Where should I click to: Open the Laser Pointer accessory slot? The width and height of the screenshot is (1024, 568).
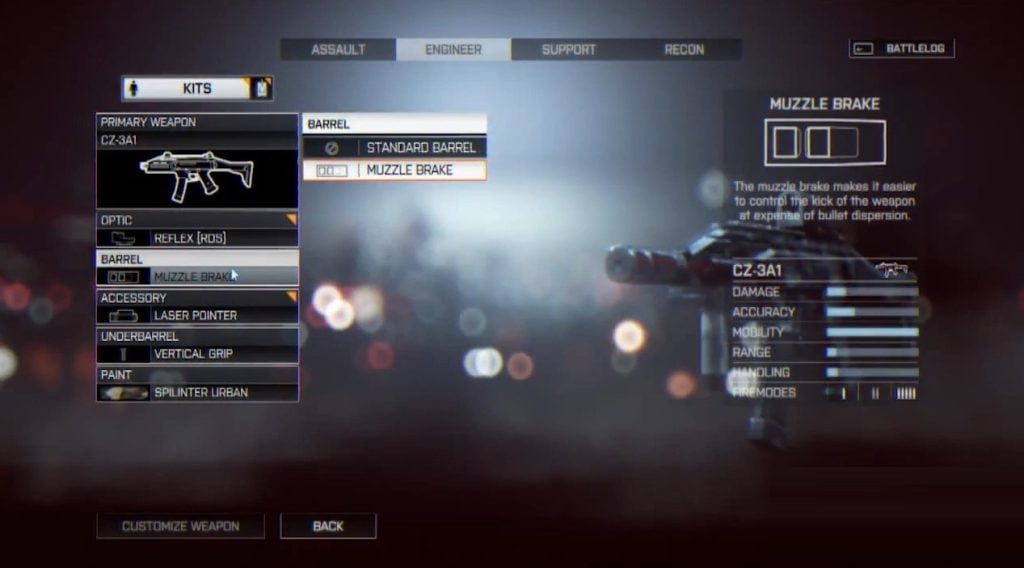tap(197, 315)
